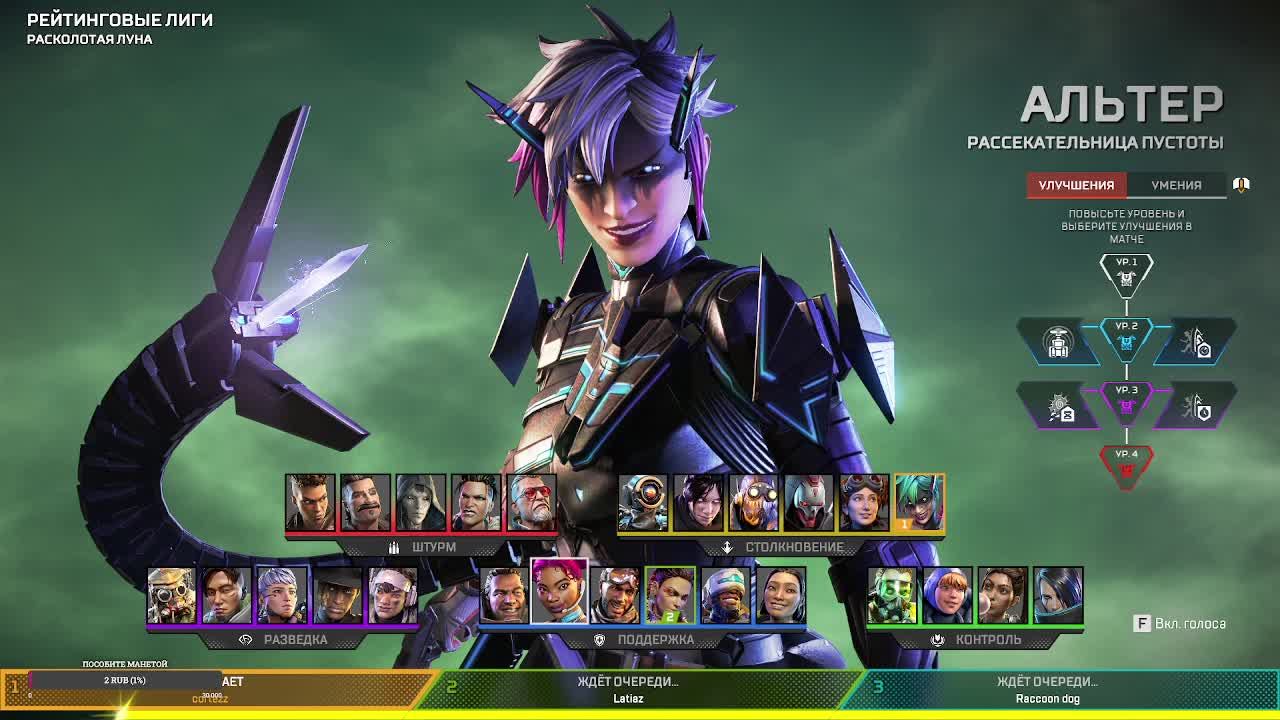
Task: Choose Revenant portrait
Action: 808,503
